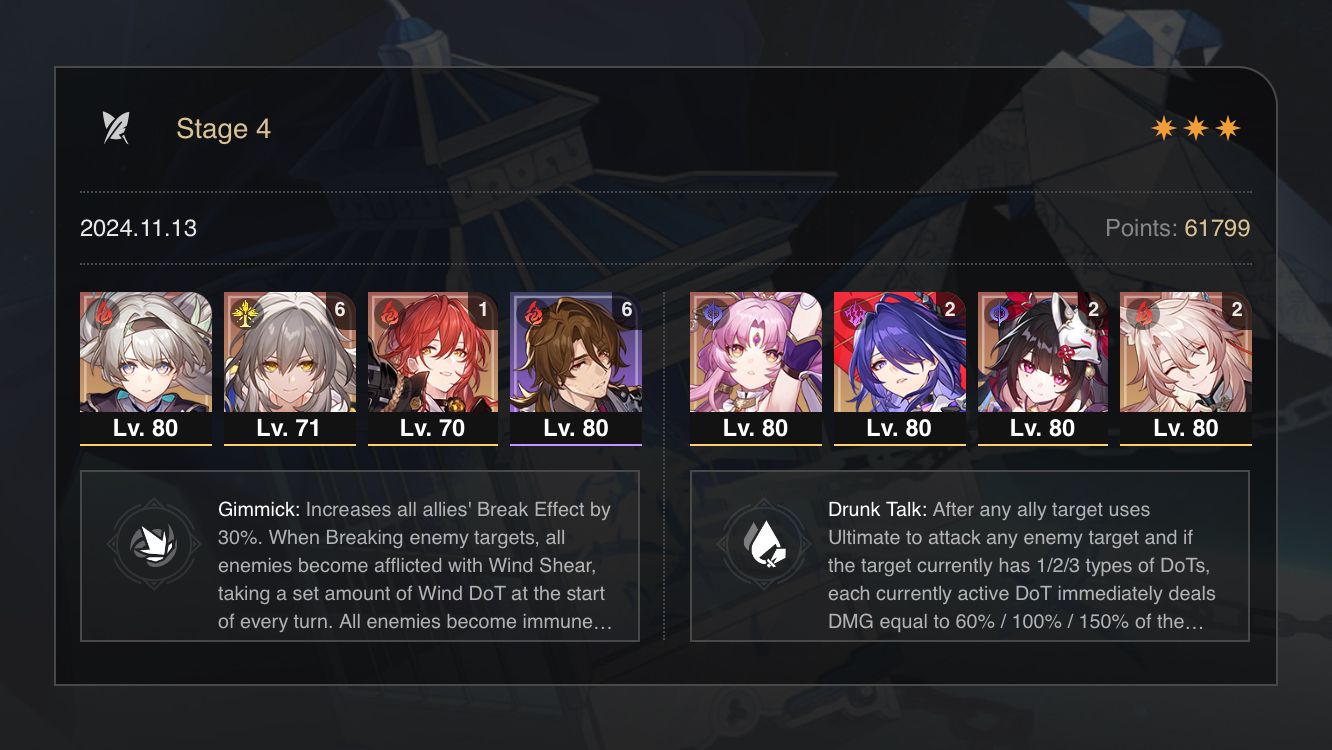Click the Points value 61799
This screenshot has width=1332, height=750.
[1216, 228]
